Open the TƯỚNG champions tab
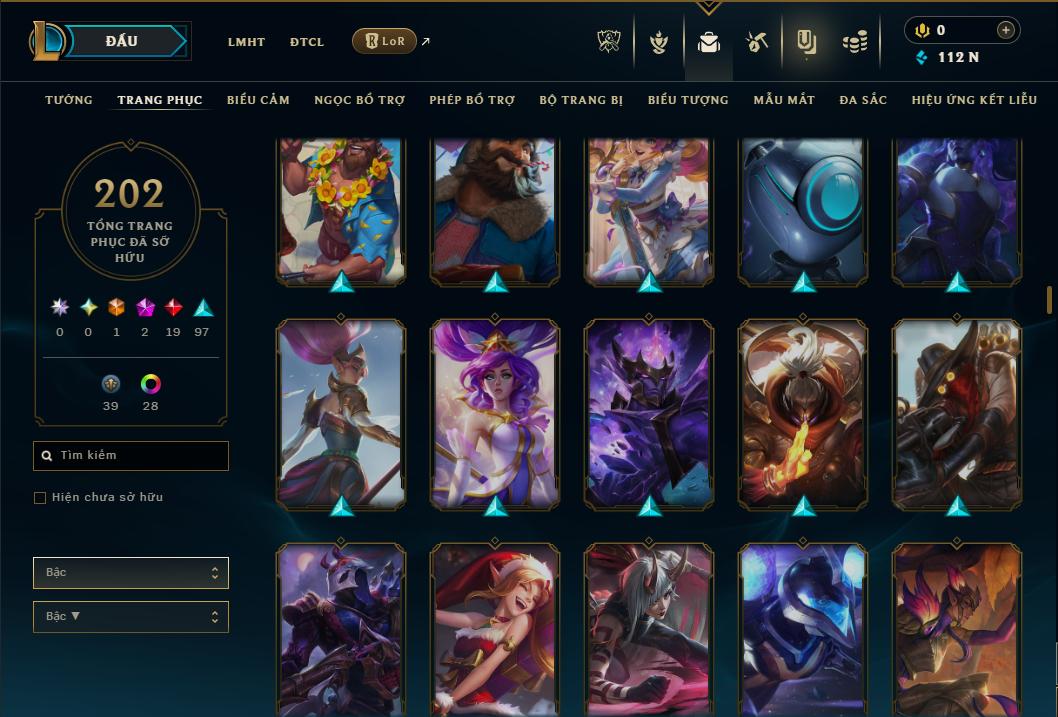The image size is (1058, 717). (x=69, y=100)
